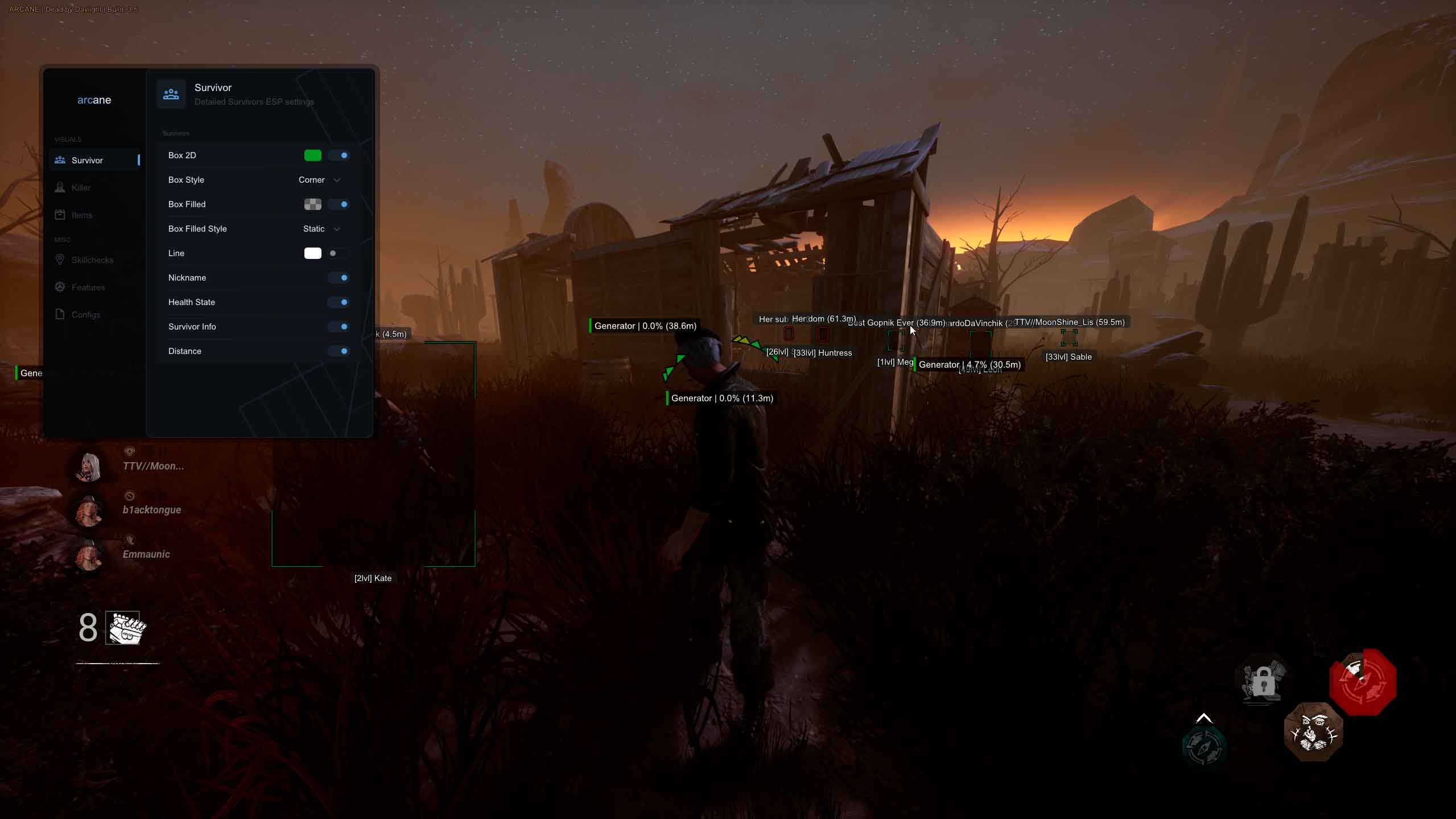Click Emmaunic's player portrait
The width and height of the screenshot is (1456, 819).
click(88, 555)
